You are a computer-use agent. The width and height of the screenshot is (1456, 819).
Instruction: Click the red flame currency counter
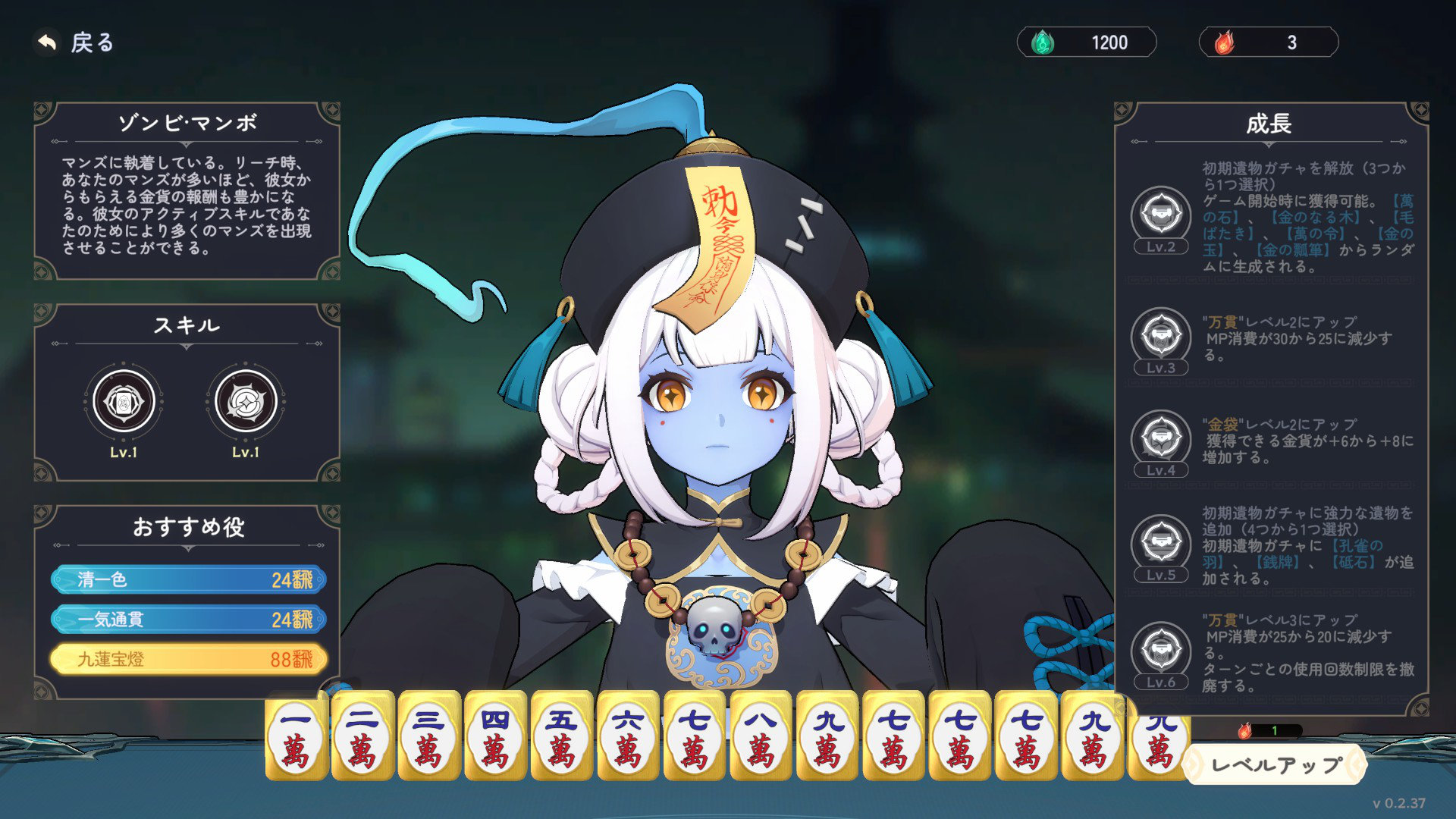[1268, 42]
